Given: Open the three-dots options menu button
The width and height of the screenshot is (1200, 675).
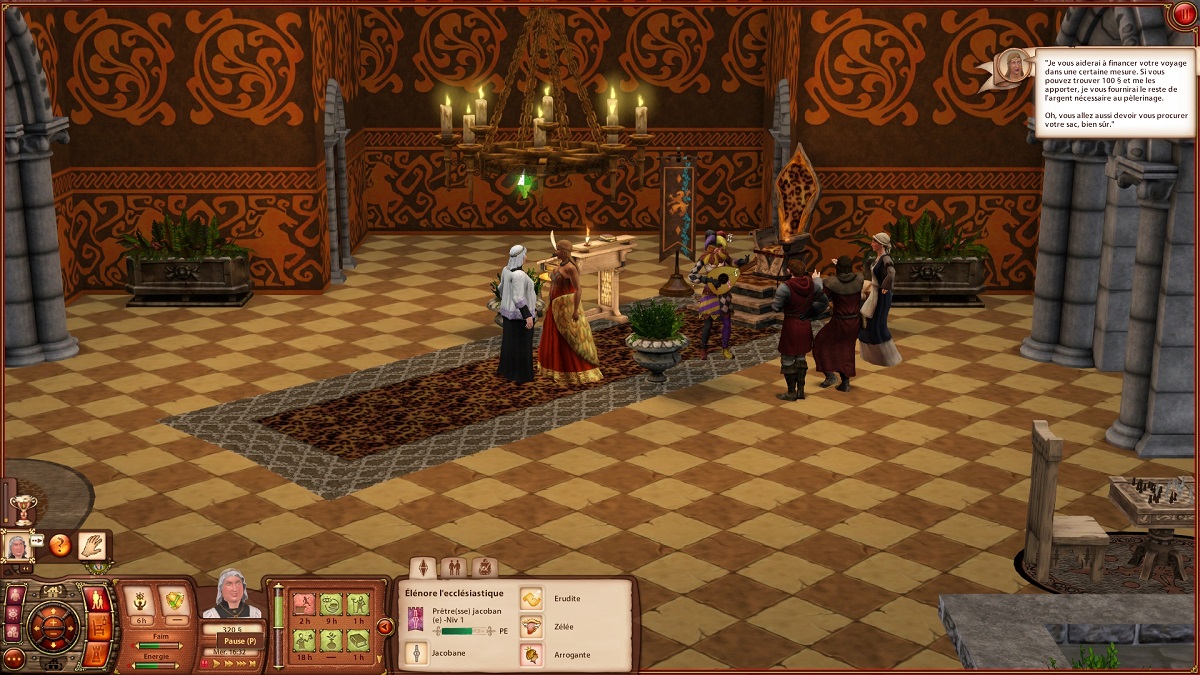Looking at the screenshot, I should (13, 658).
